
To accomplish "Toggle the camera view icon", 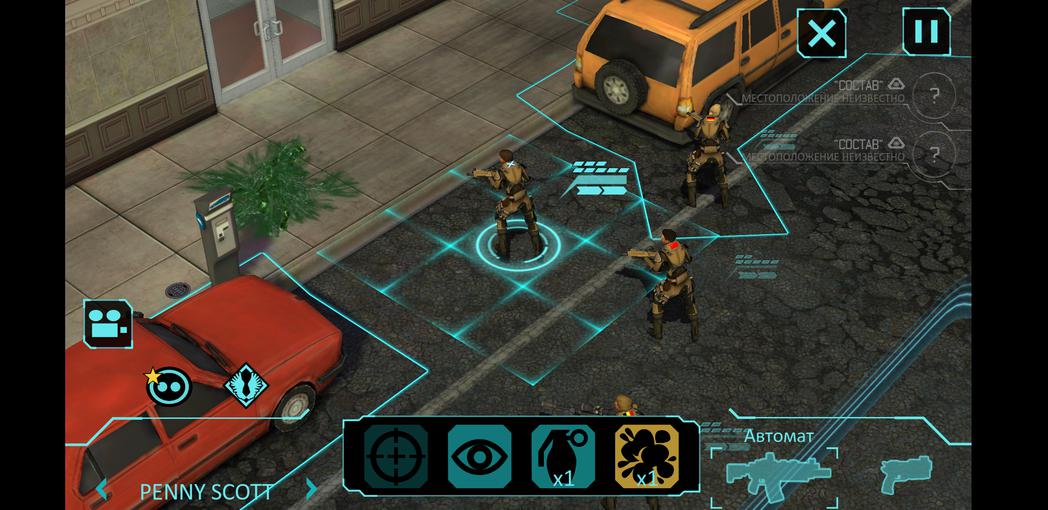I will (108, 324).
